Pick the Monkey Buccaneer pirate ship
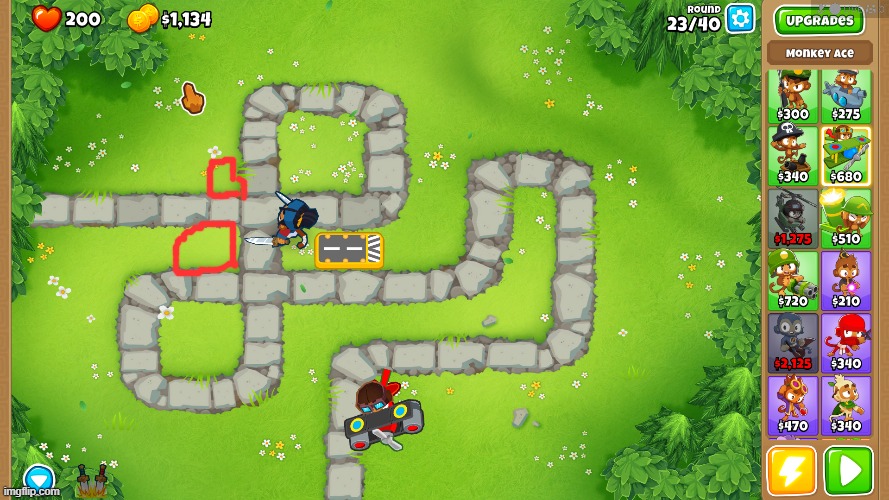889x500 pixels. [x=793, y=155]
